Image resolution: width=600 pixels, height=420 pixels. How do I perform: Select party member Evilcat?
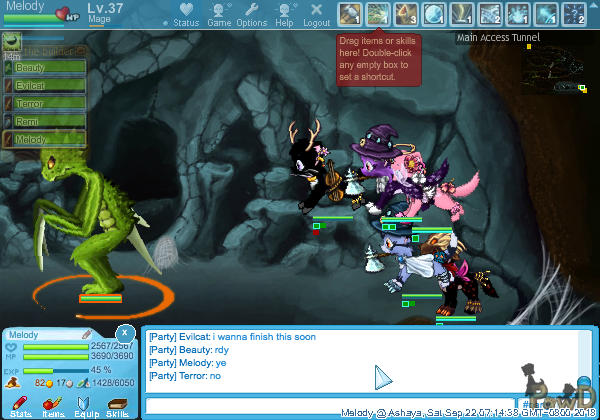click(x=42, y=86)
